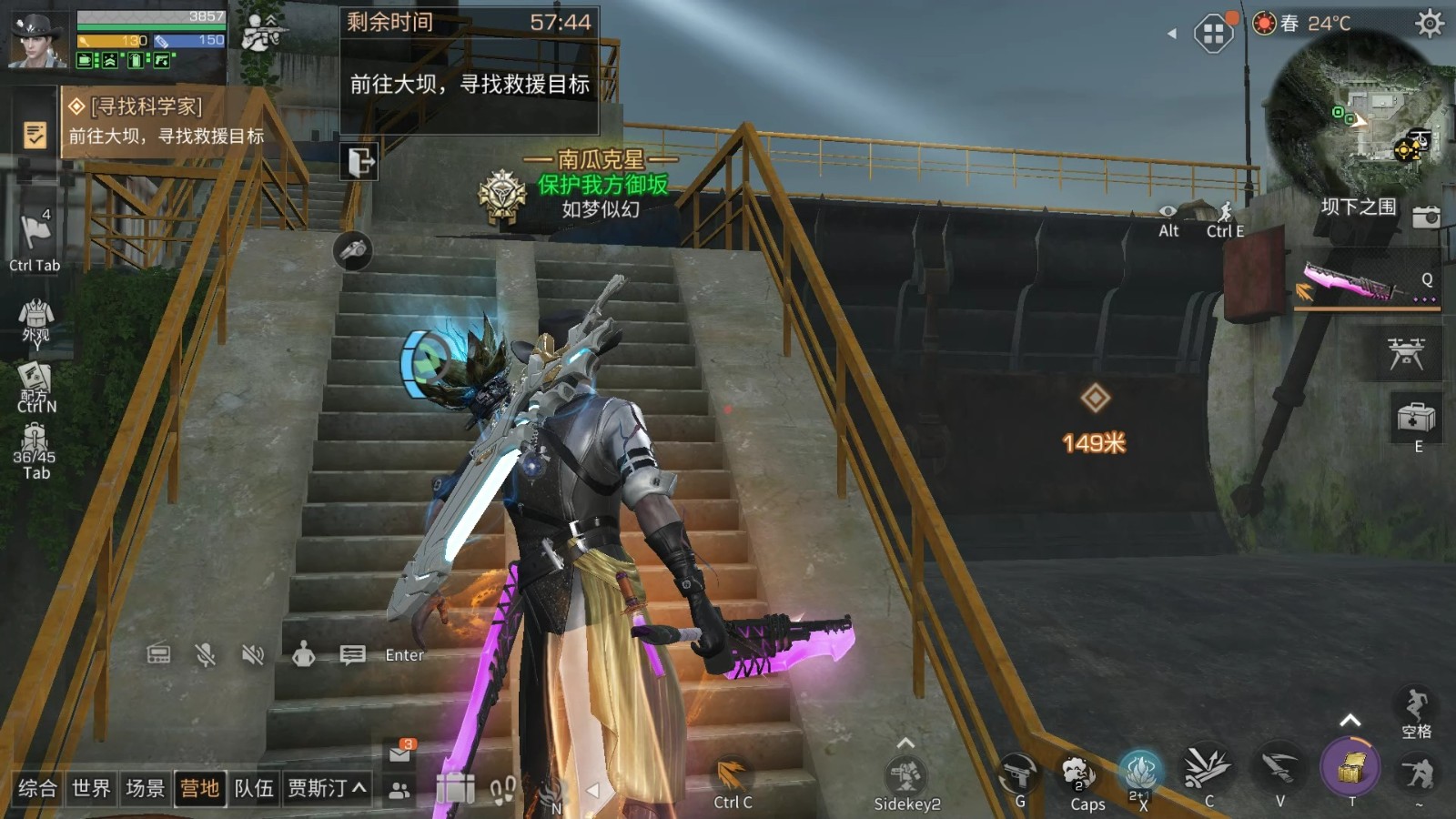Open the settings gear in the top right
1456x819 pixels.
(1431, 25)
